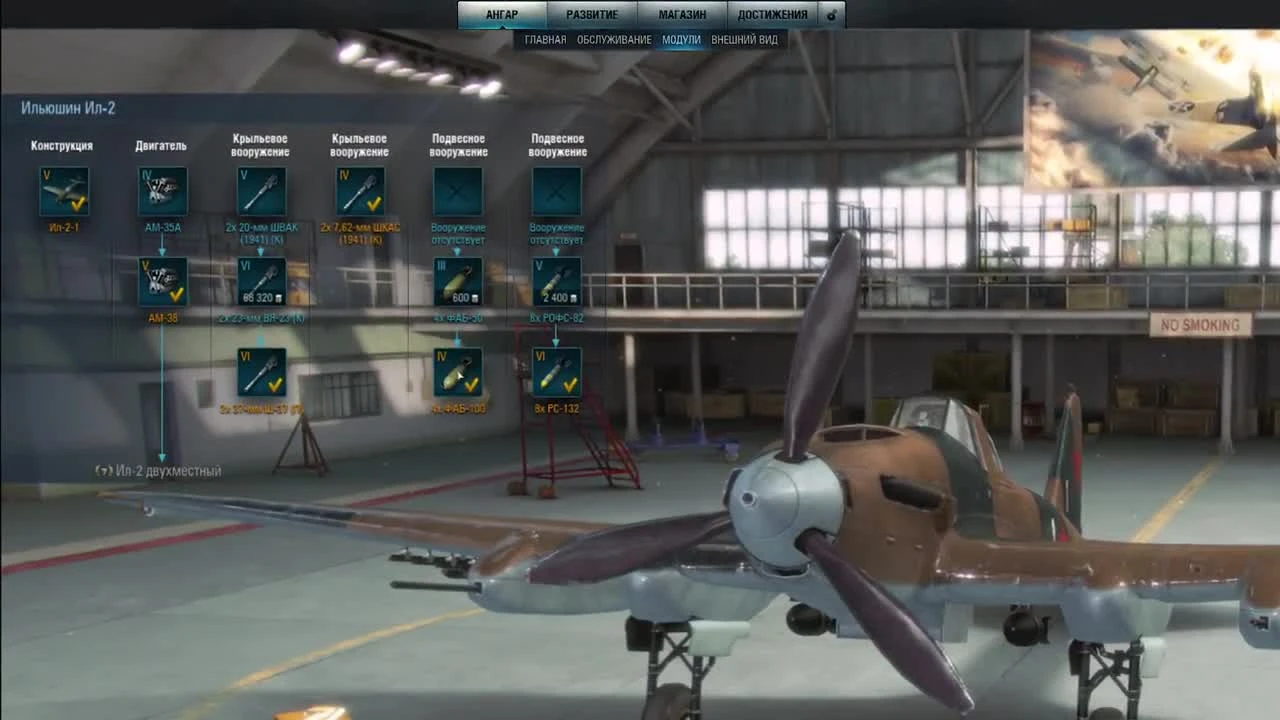This screenshot has height=720, width=1280.
Task: Click the 4x ФАБ-100 bomb module icon
Action: tap(458, 372)
